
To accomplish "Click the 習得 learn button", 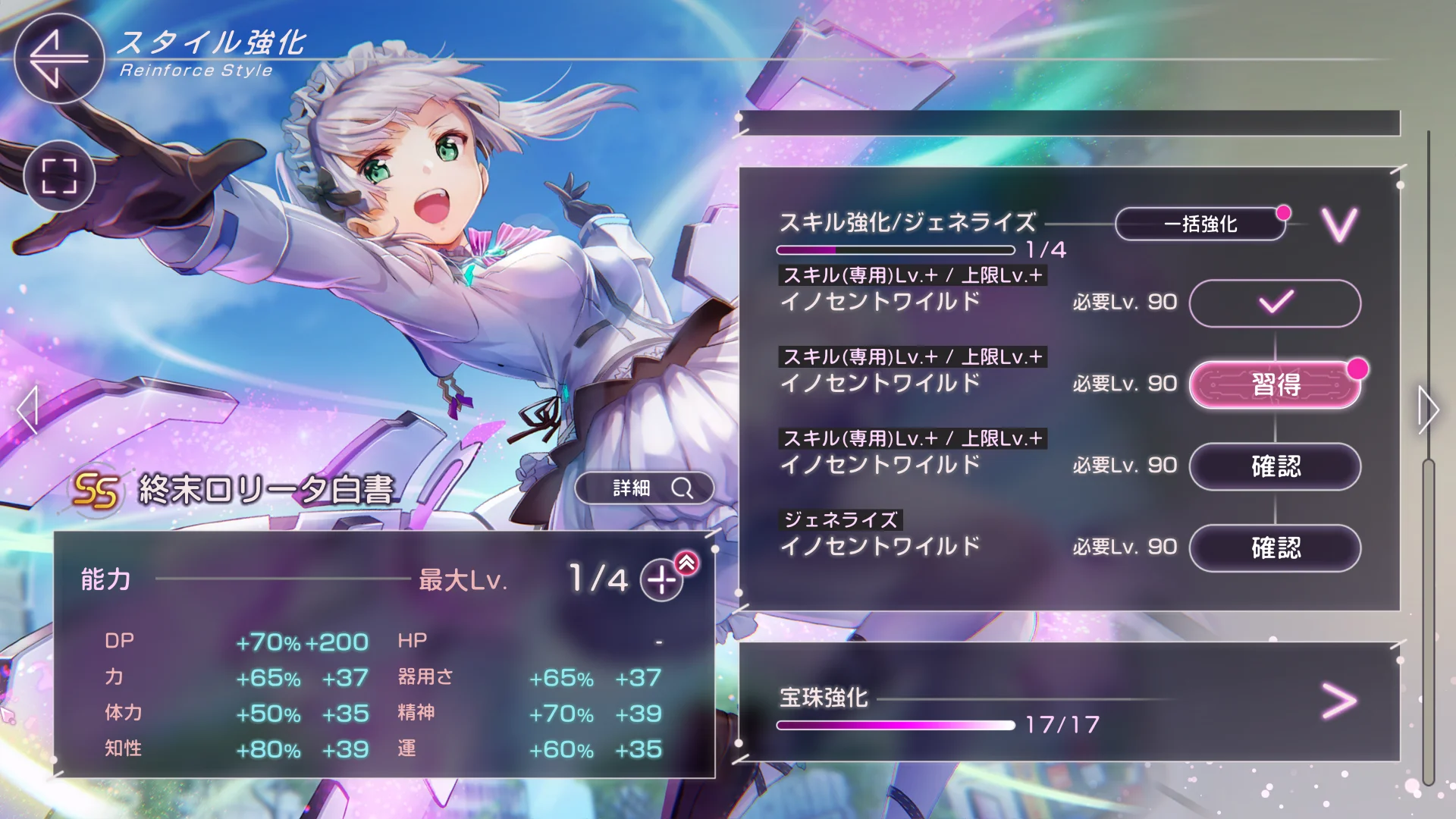I will 1276,384.
